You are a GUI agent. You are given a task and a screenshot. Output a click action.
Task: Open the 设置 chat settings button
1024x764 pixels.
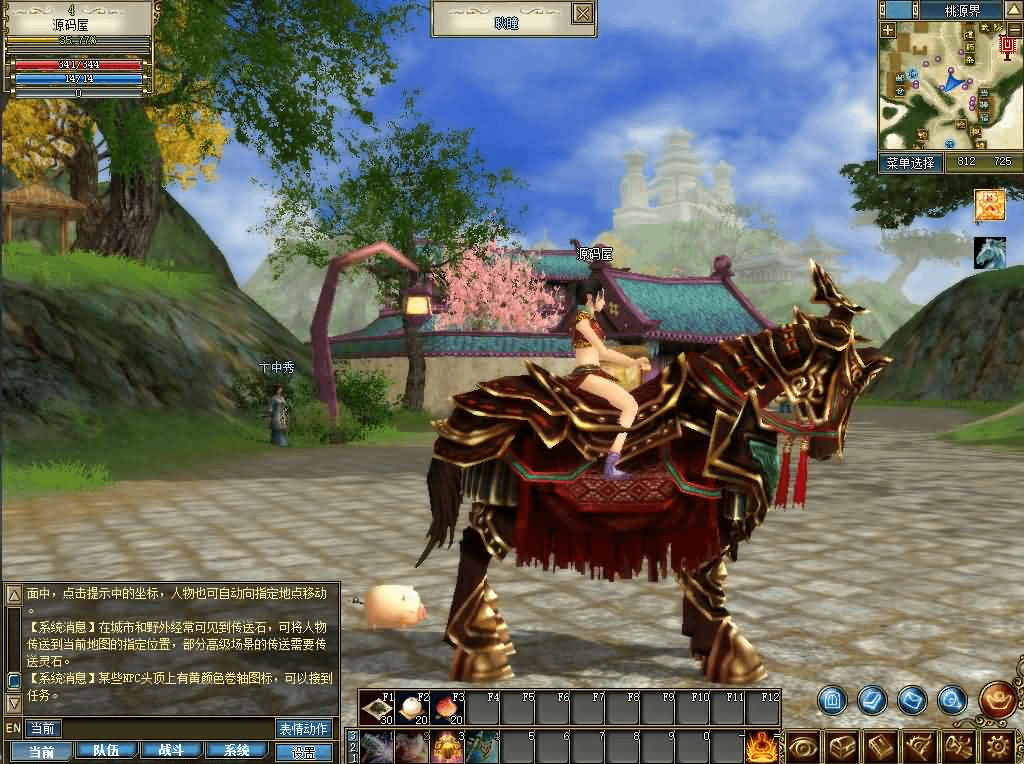[304, 752]
